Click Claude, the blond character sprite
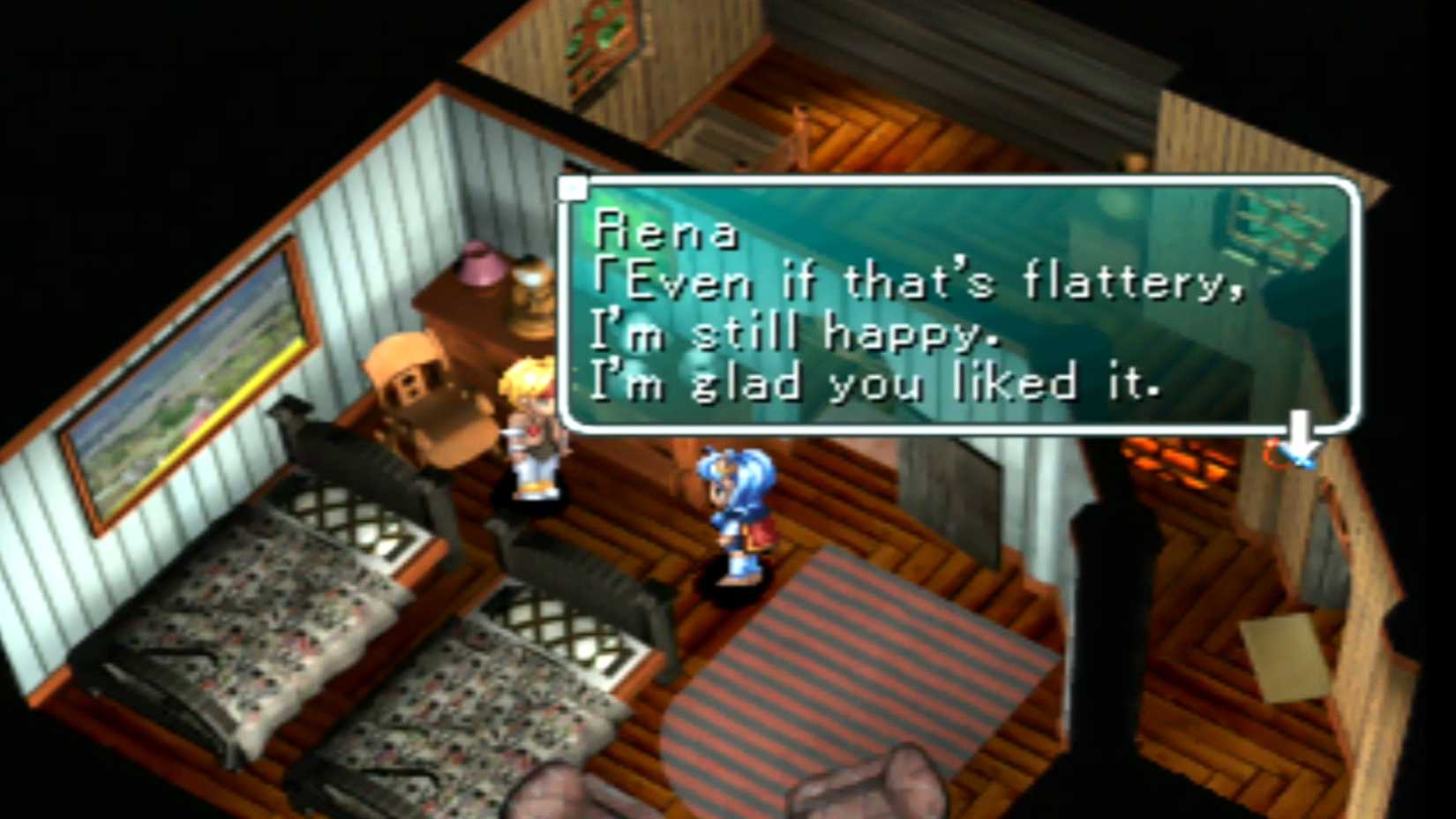 (x=530, y=424)
